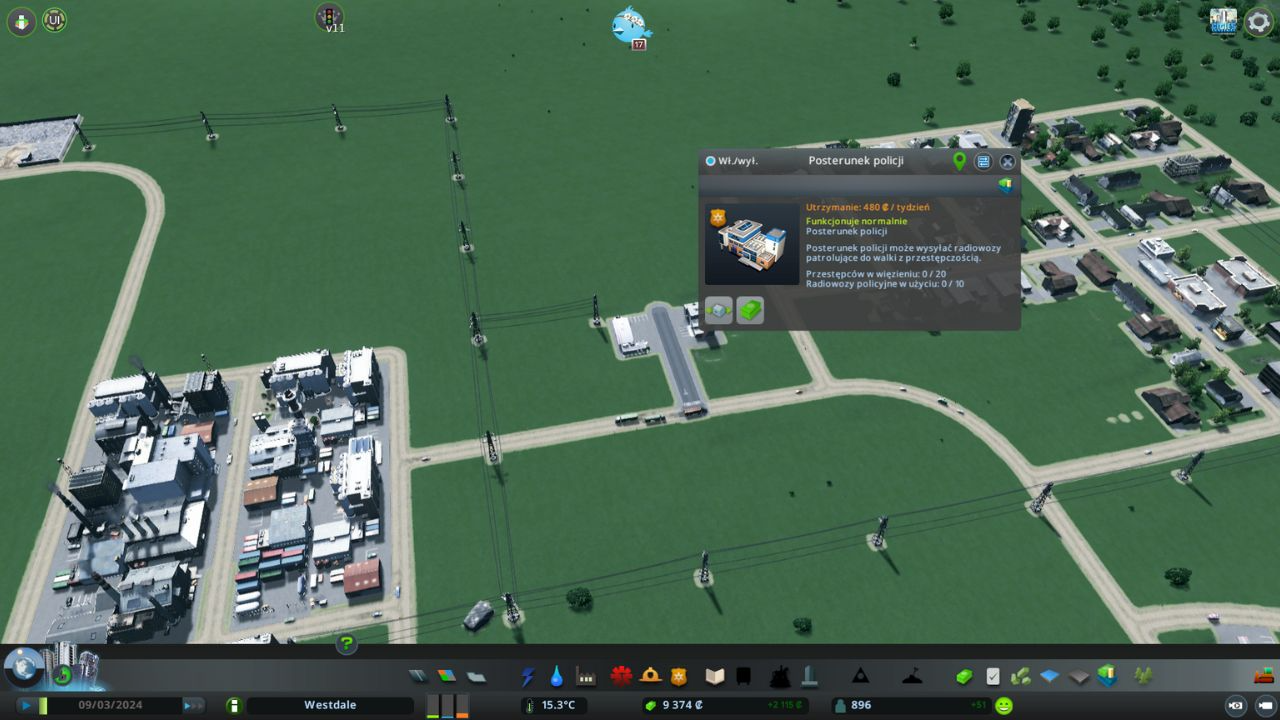Open the budget from the green money button
Viewport: 1280px width, 720px height.
964,677
